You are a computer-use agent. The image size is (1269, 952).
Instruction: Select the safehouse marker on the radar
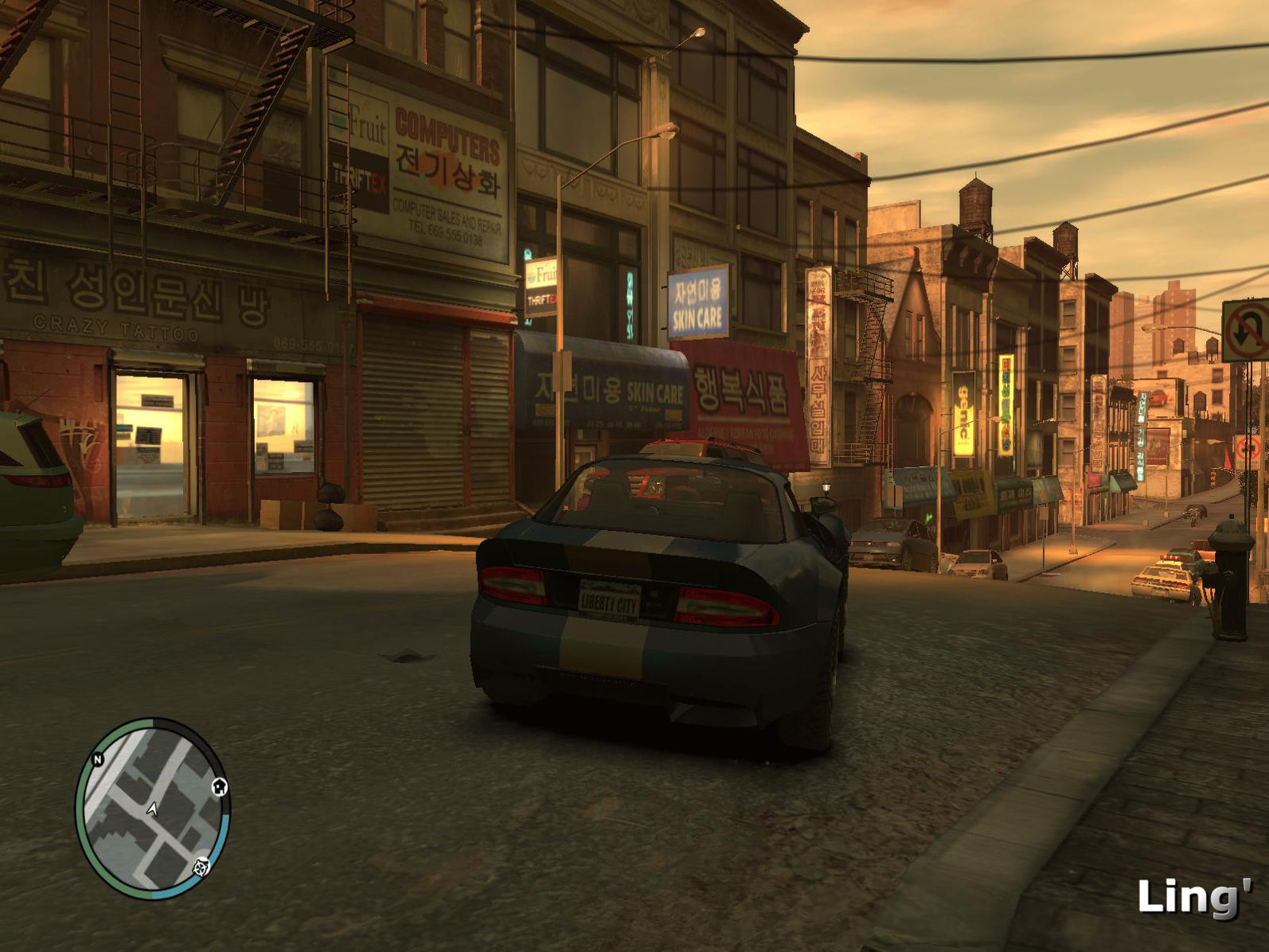pos(220,787)
